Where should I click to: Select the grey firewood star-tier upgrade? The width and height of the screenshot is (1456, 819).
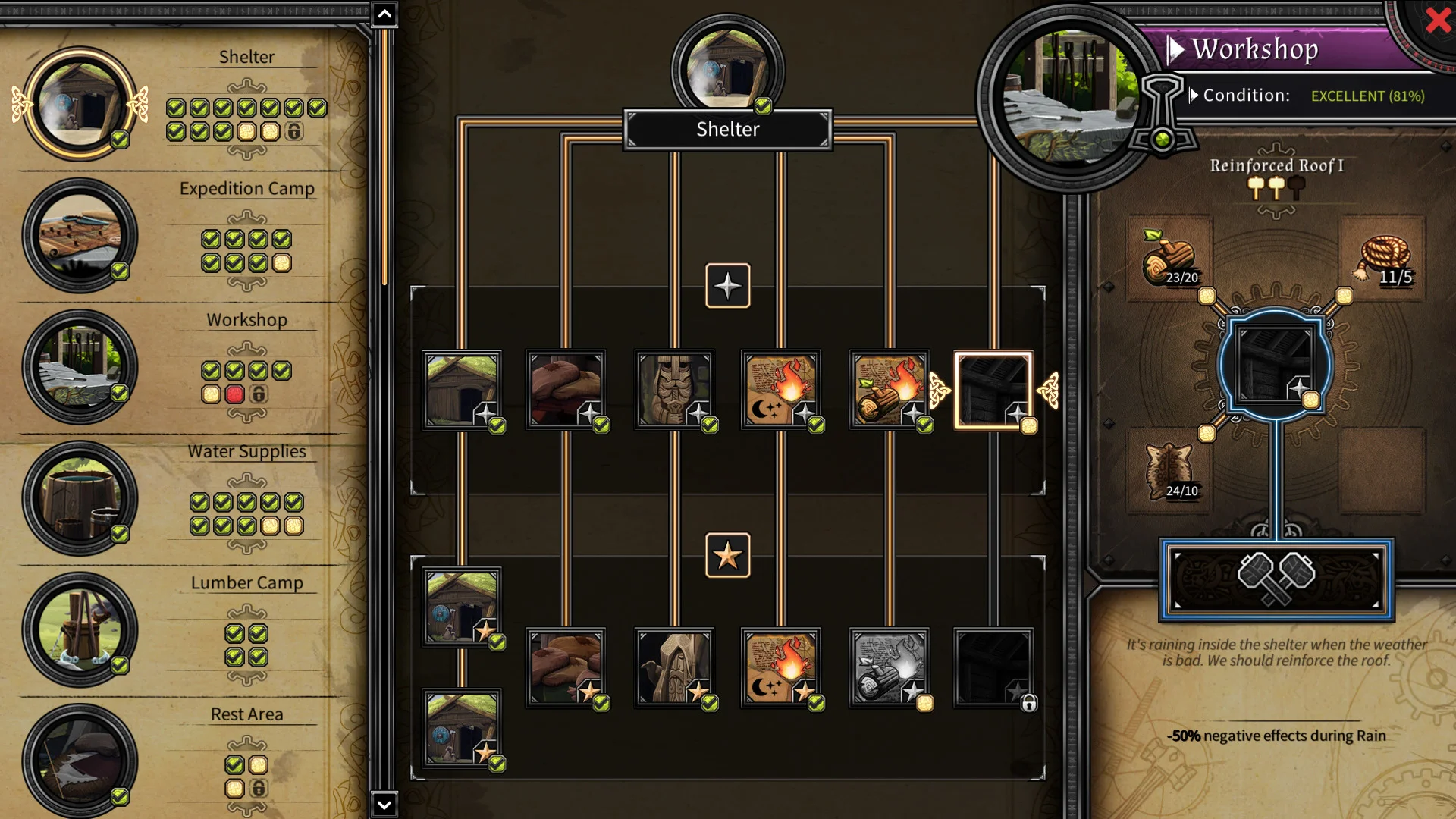[889, 668]
